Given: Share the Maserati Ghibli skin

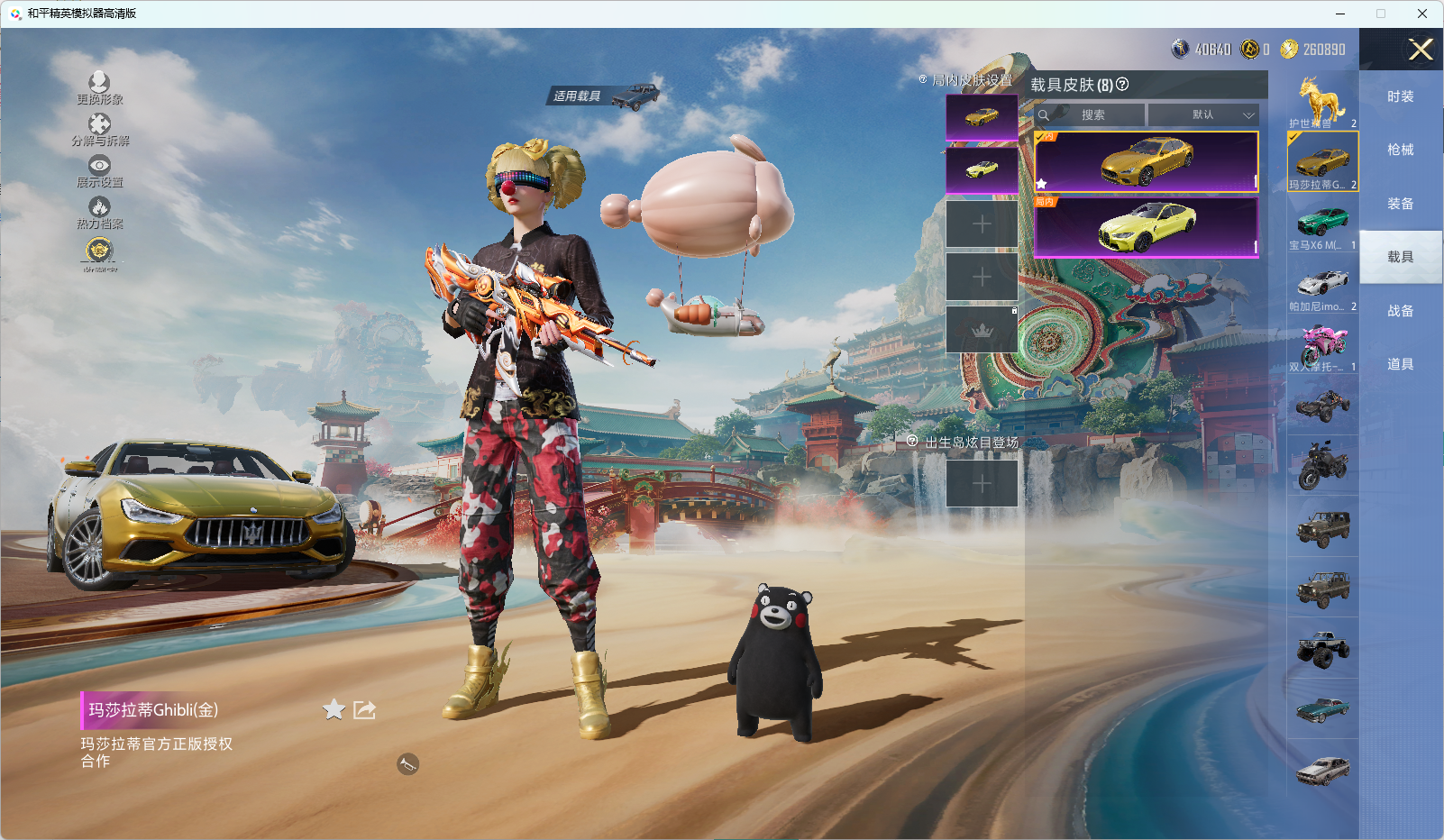Looking at the screenshot, I should (x=364, y=710).
